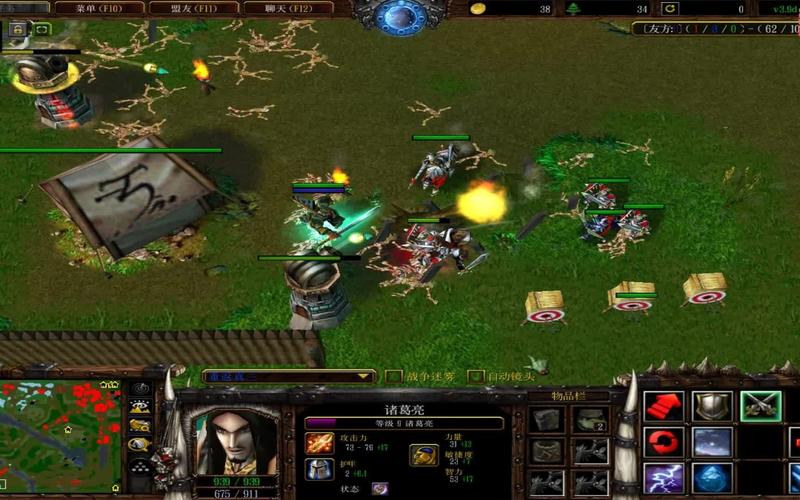Open the 菜单 (F10) menu
This screenshot has height=500, width=800.
(97, 8)
